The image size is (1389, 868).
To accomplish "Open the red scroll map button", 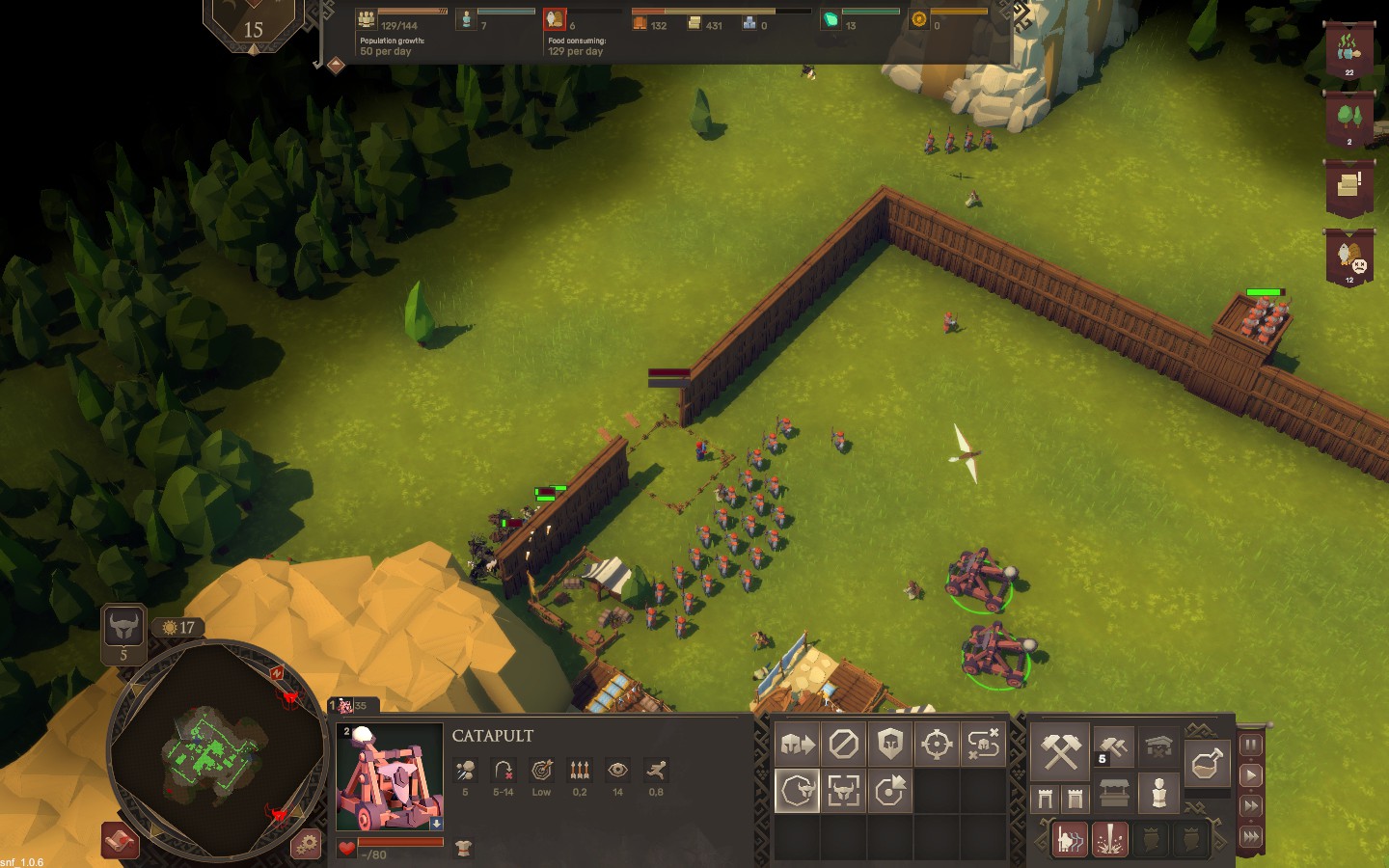I will 121,842.
